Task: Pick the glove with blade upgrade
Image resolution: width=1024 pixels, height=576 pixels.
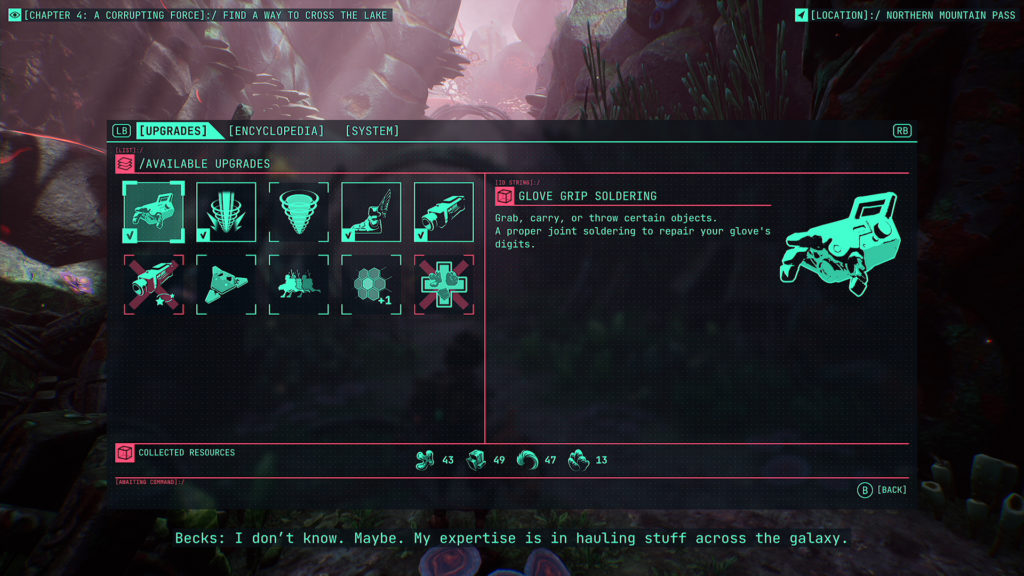Action: click(371, 212)
